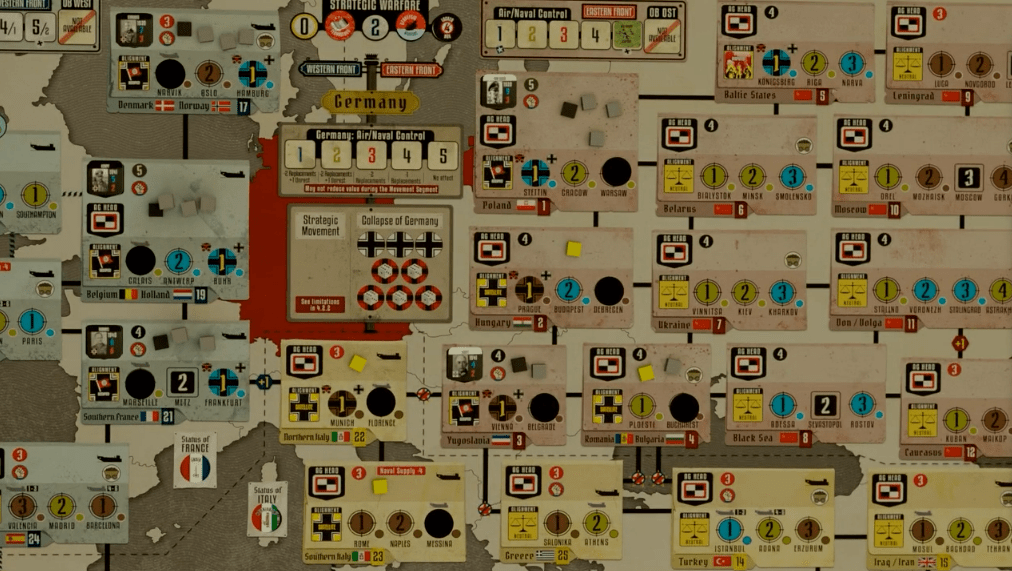Select the Smolensk space in Belarus
1012x571 pixels.
click(792, 176)
